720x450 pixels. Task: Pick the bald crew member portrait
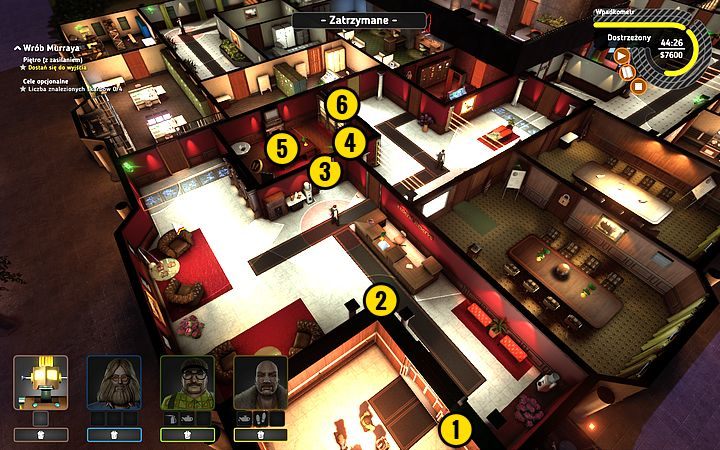click(260, 381)
